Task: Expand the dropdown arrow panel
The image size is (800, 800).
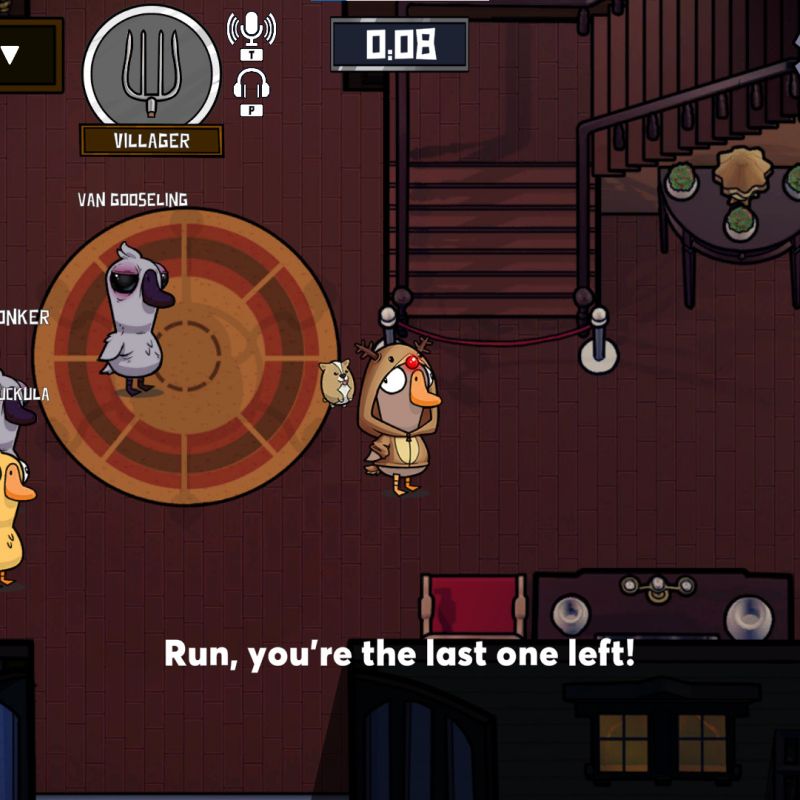Action: coord(12,55)
